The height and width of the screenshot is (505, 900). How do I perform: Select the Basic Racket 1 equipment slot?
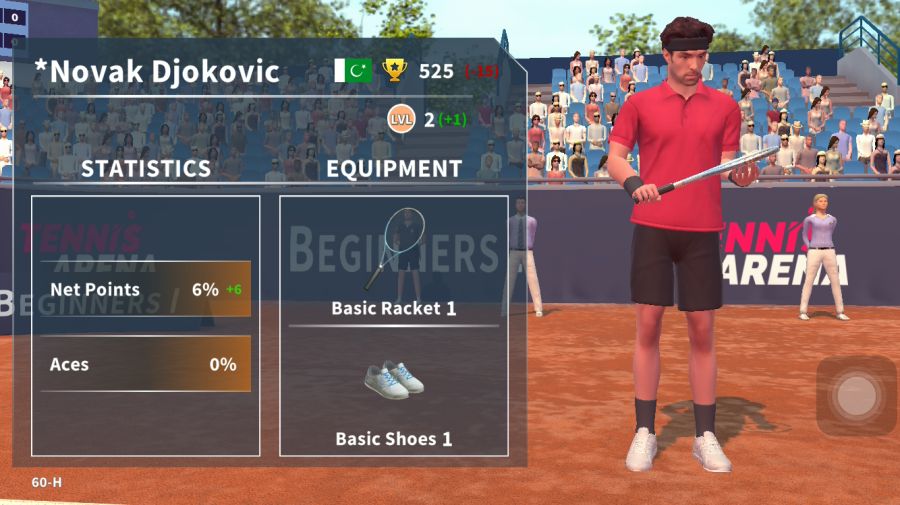click(393, 260)
